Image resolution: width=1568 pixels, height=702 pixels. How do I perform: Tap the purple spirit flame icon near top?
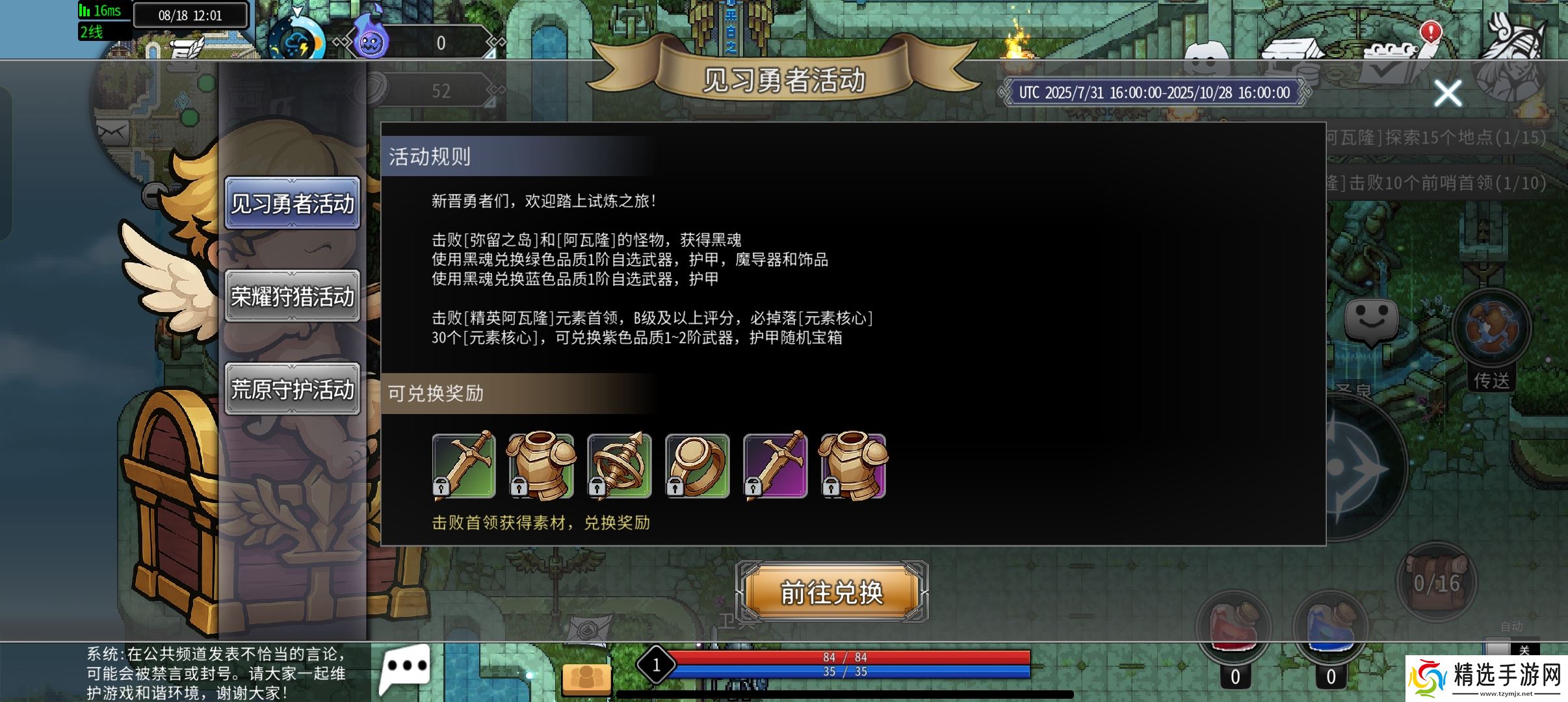coord(371,39)
